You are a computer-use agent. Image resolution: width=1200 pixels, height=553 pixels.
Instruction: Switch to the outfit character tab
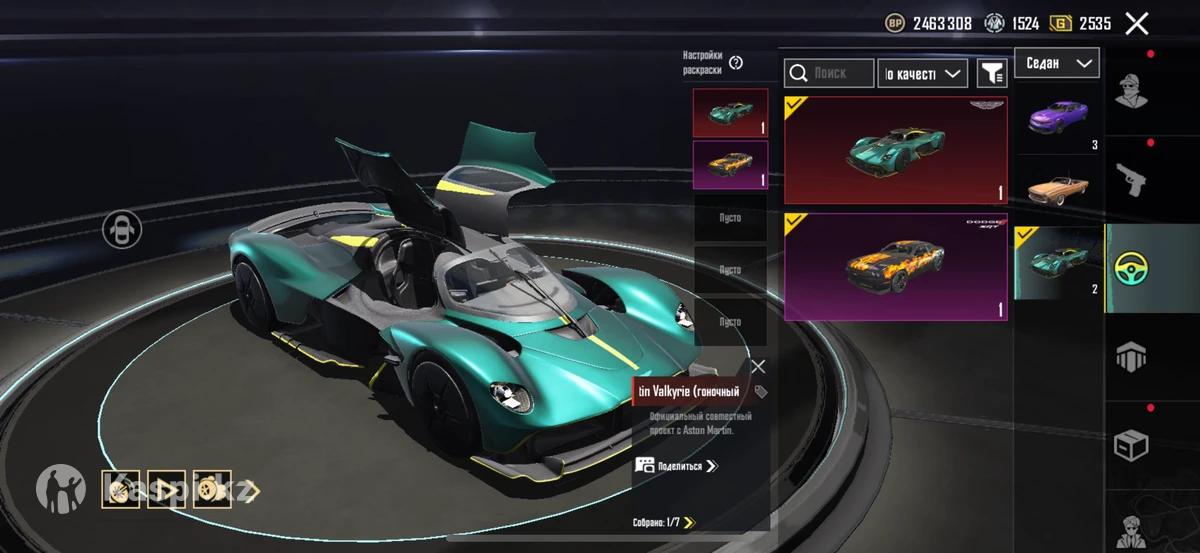[x=1131, y=92]
